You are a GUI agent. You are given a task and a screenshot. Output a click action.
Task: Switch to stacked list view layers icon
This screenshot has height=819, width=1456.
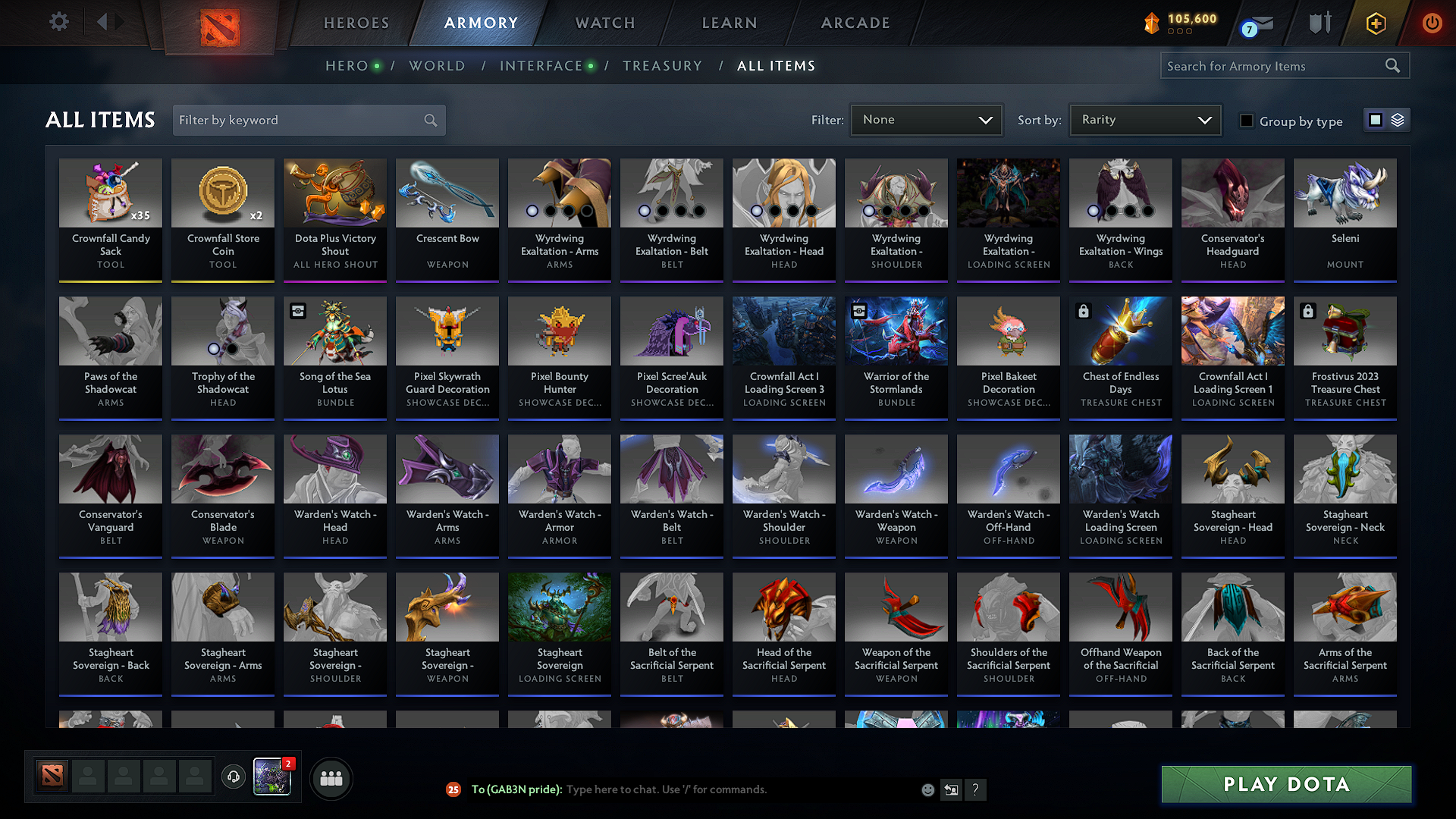coord(1398,119)
